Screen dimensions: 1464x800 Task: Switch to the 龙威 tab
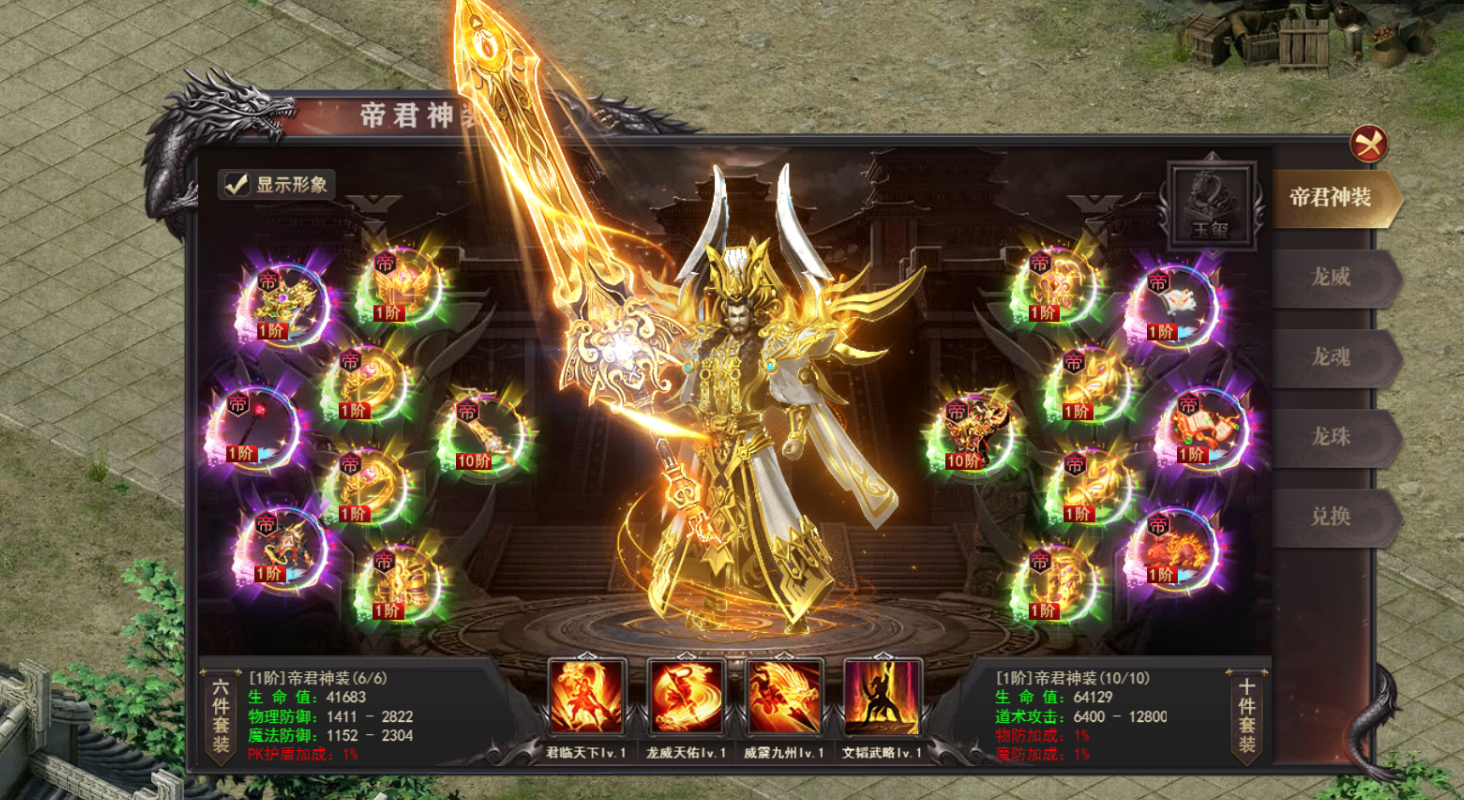click(x=1331, y=277)
